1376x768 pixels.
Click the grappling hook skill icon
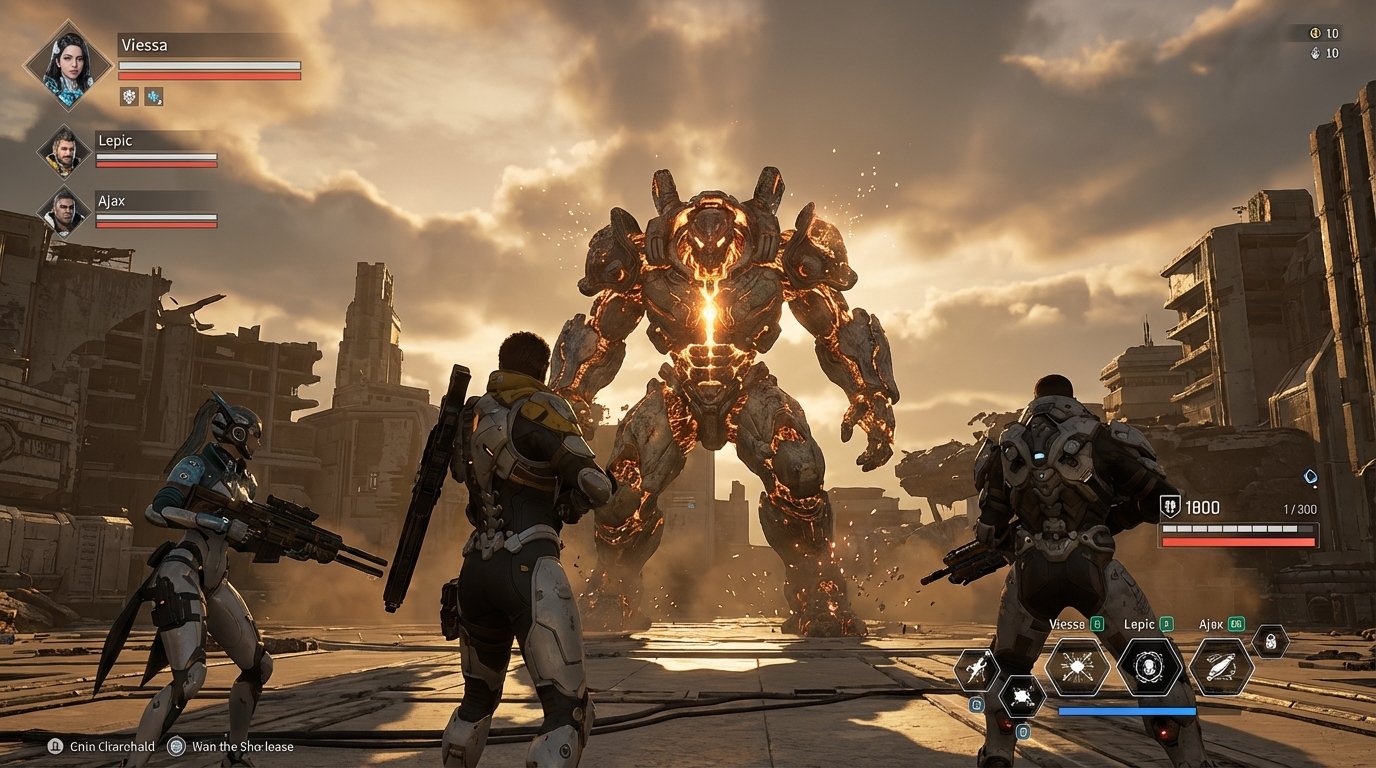[x=976, y=668]
